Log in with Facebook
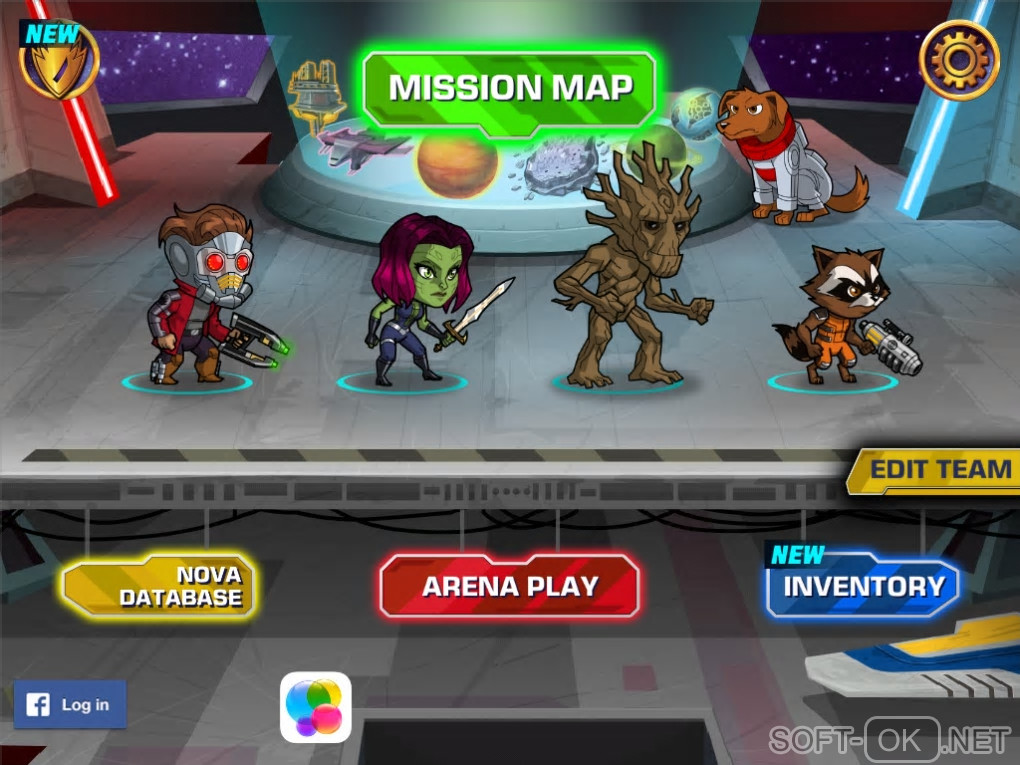The width and height of the screenshot is (1020, 765). [70, 704]
